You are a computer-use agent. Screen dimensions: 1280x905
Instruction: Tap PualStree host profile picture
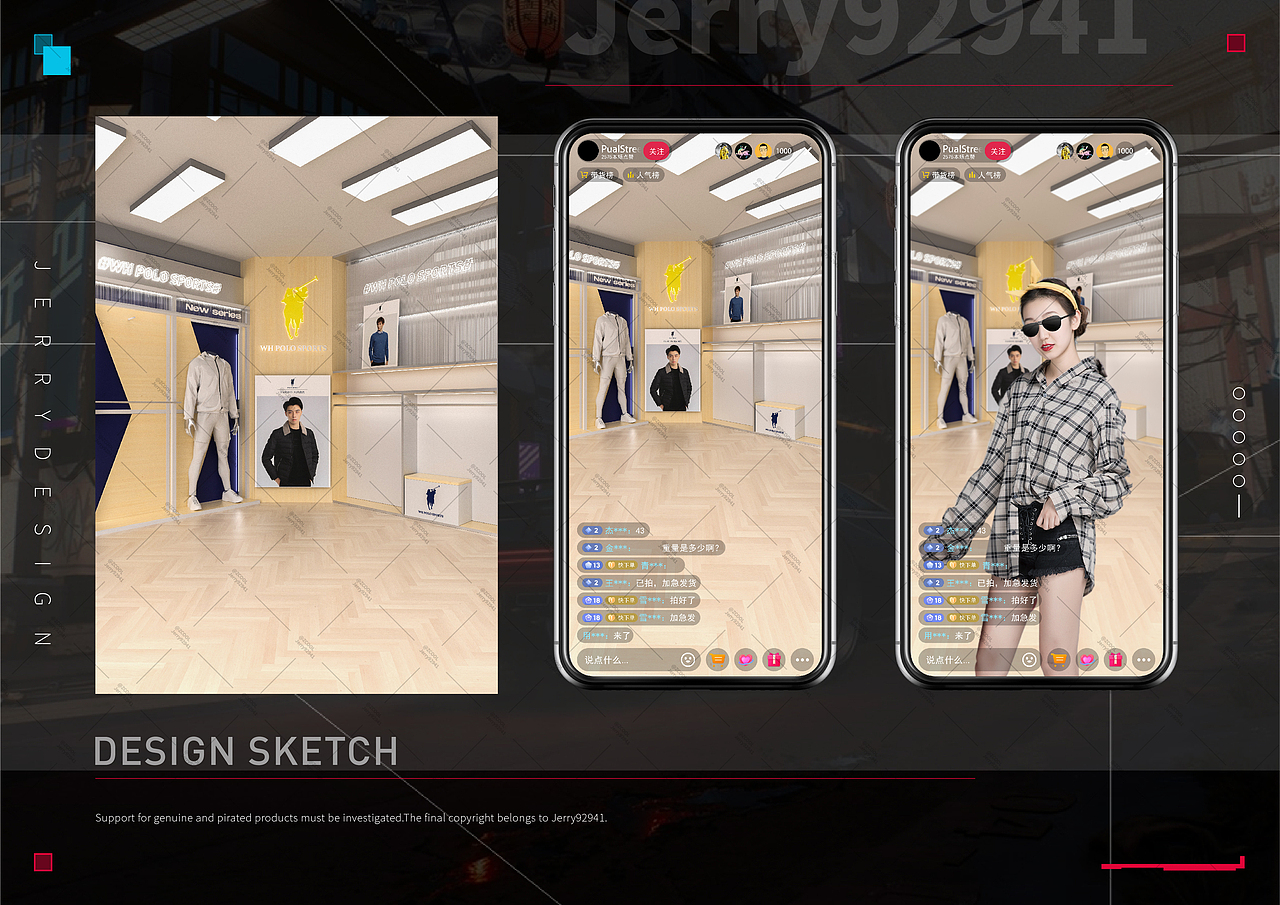click(x=588, y=151)
